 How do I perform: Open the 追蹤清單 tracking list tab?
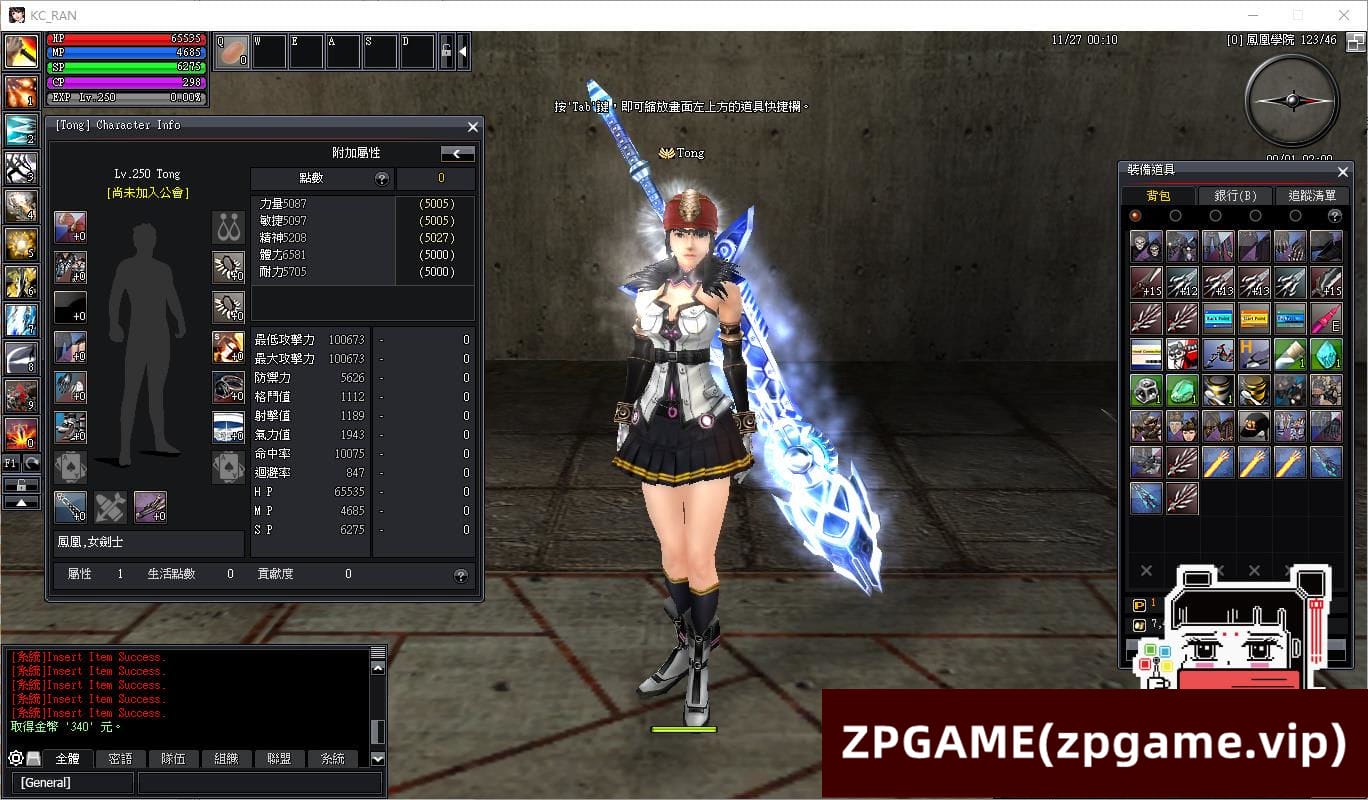[x=1311, y=196]
